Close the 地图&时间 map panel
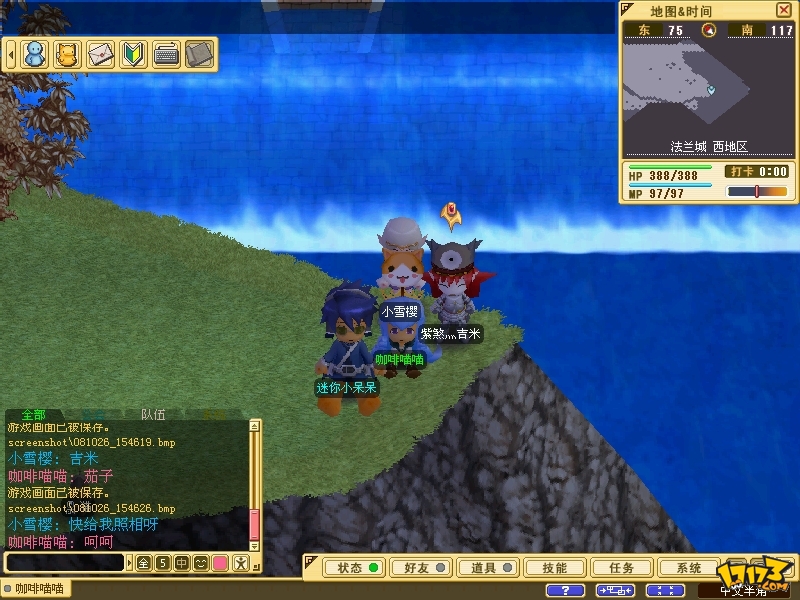The image size is (800, 600). point(783,10)
